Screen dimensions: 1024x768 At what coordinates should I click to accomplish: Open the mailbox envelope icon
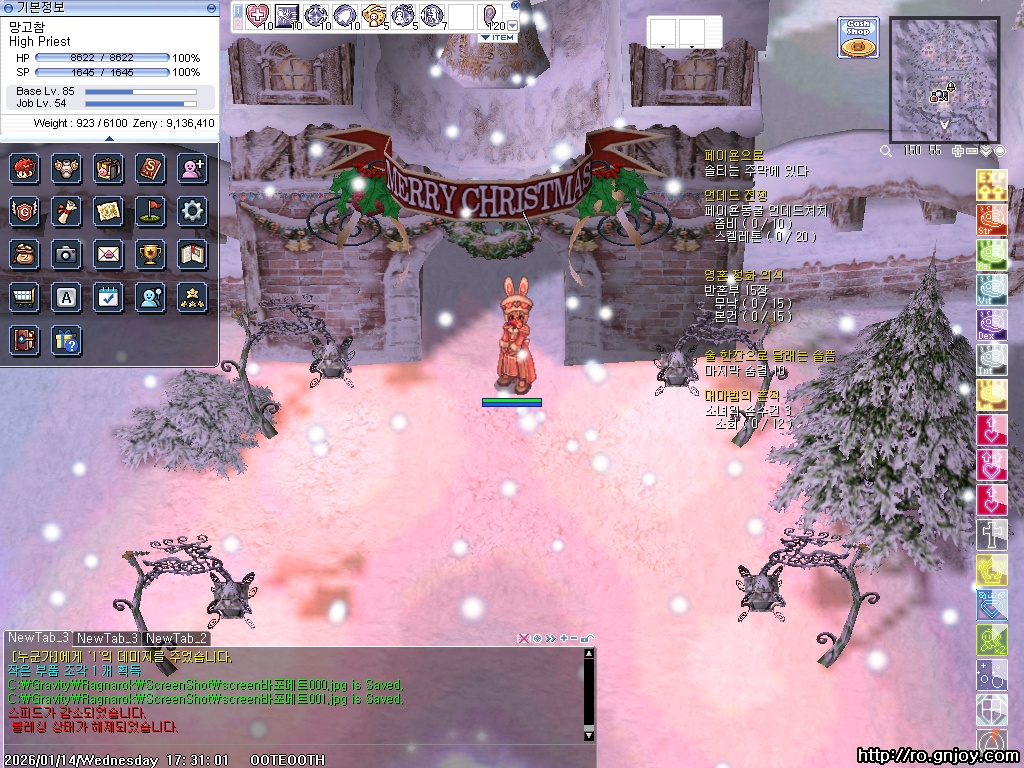pyautogui.click(x=108, y=254)
